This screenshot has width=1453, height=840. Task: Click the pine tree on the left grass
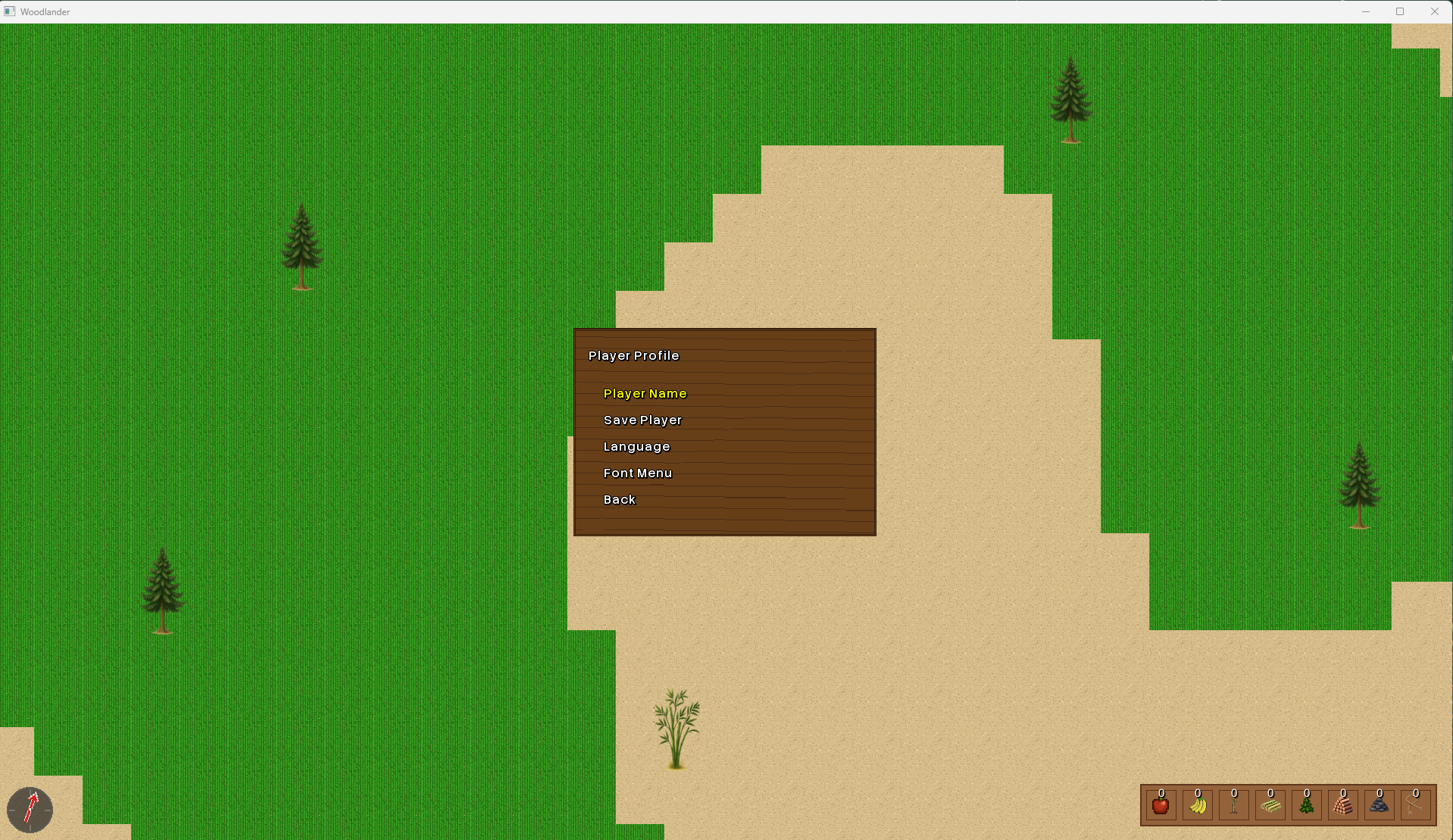tap(302, 242)
